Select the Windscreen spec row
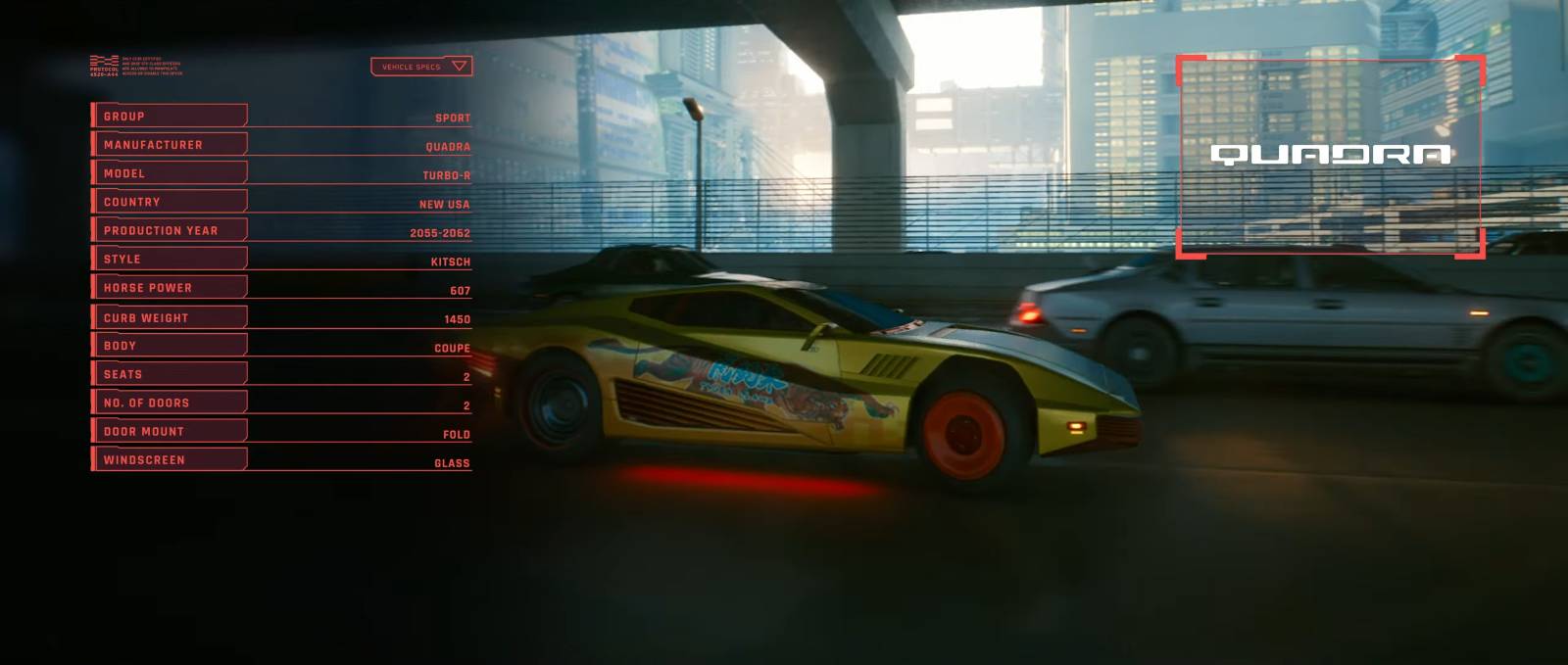This screenshot has height=665, width=1568. 169,459
